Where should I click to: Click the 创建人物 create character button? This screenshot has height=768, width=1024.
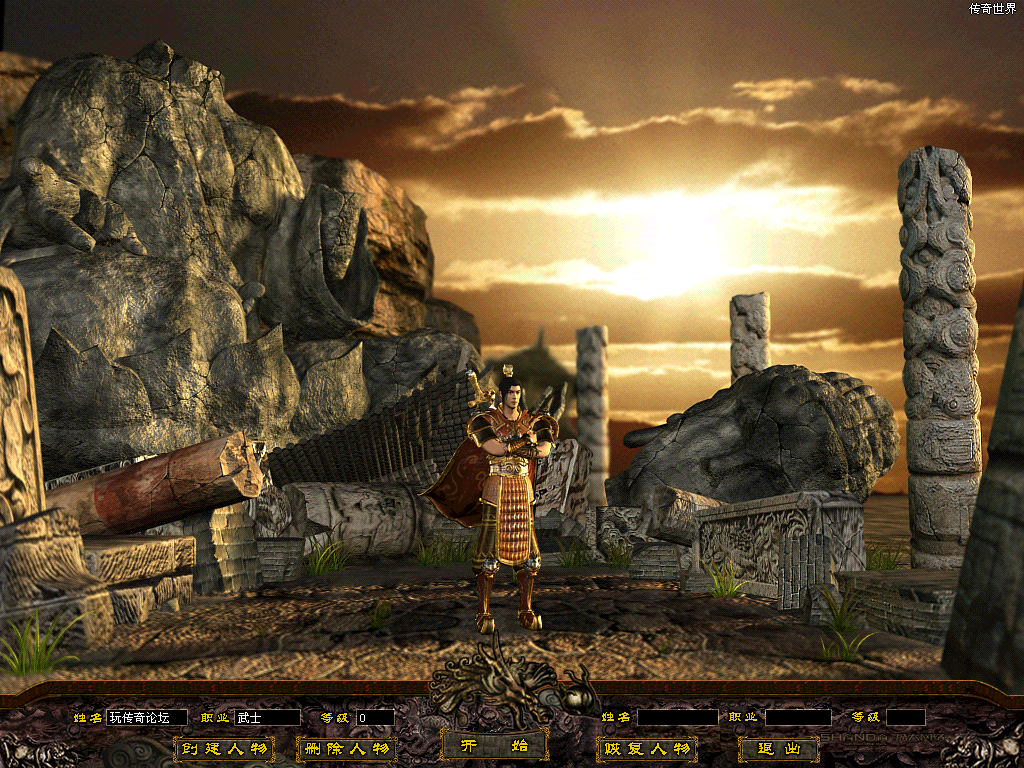pos(224,749)
